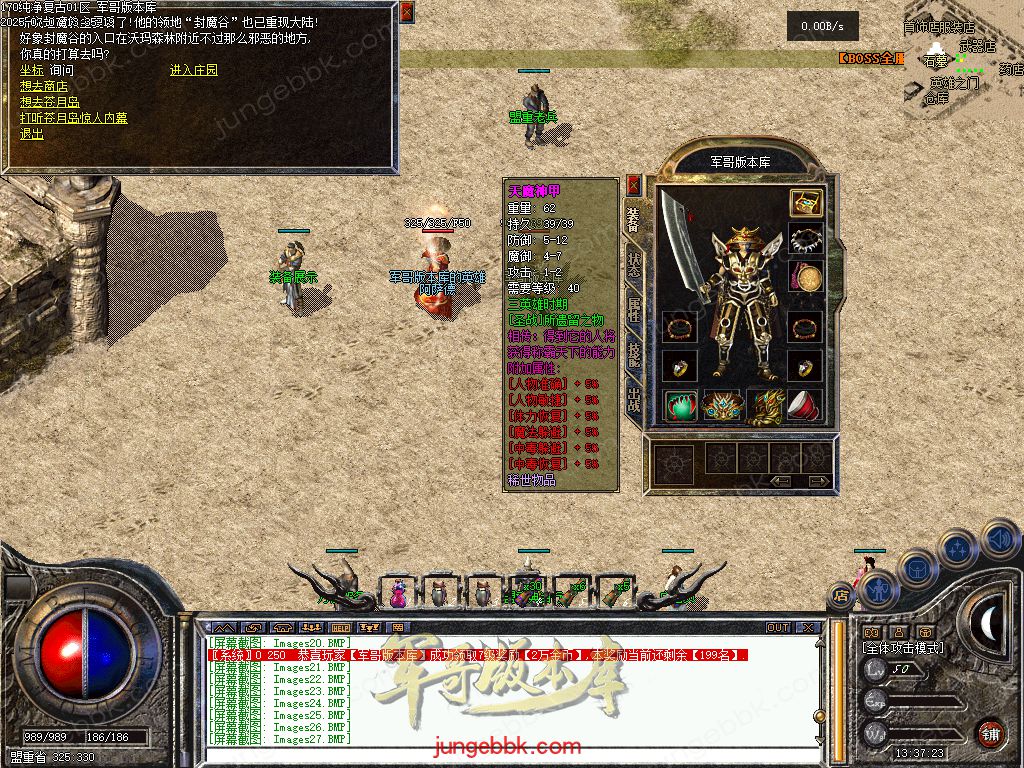
Task: Click the gold medal equipment slot
Action: [805, 278]
